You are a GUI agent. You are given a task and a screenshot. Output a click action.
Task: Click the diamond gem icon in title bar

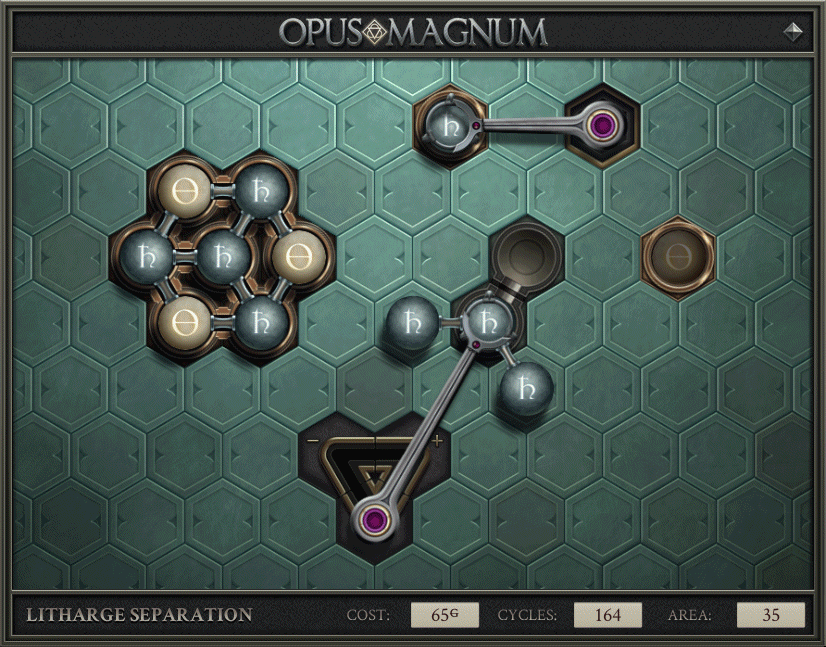click(793, 31)
